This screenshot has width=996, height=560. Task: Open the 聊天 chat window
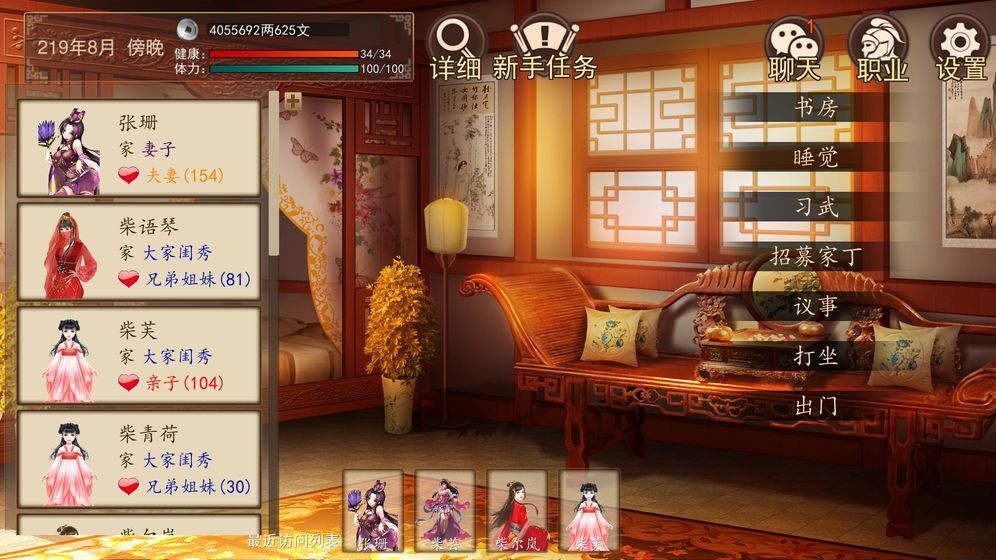click(x=795, y=48)
